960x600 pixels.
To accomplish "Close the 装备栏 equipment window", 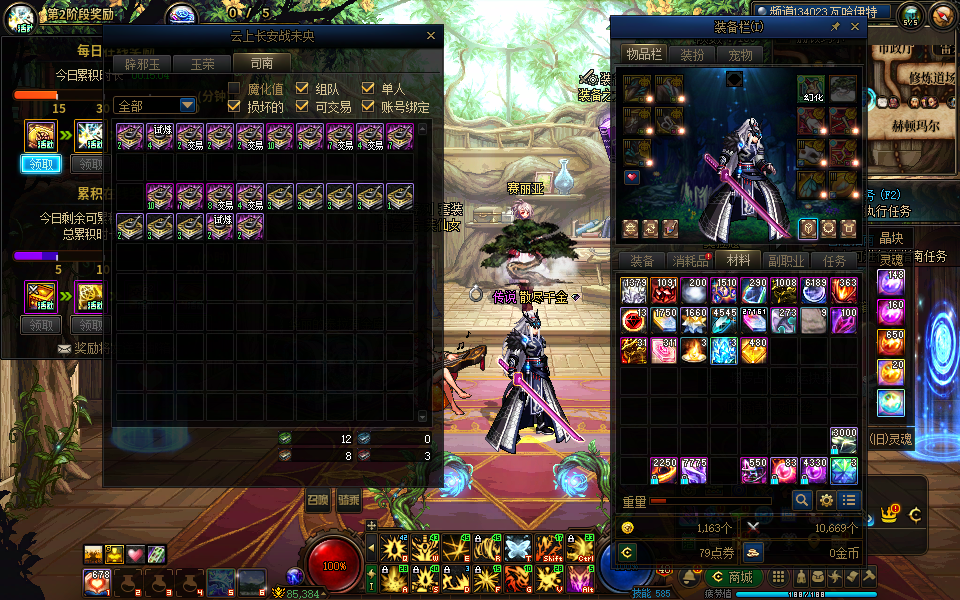I will click(854, 28).
